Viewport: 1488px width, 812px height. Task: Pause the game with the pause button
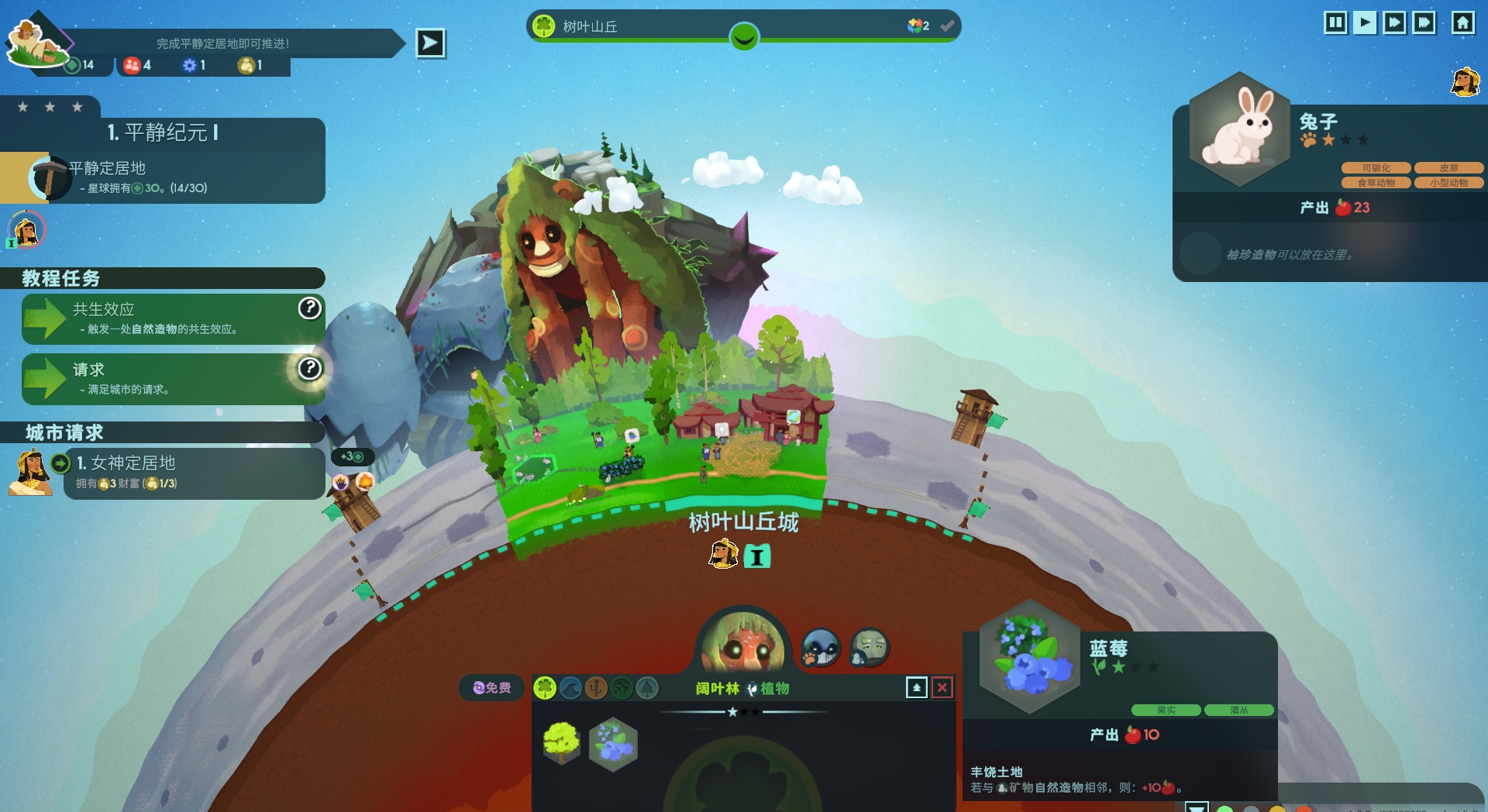pyautogui.click(x=1335, y=22)
